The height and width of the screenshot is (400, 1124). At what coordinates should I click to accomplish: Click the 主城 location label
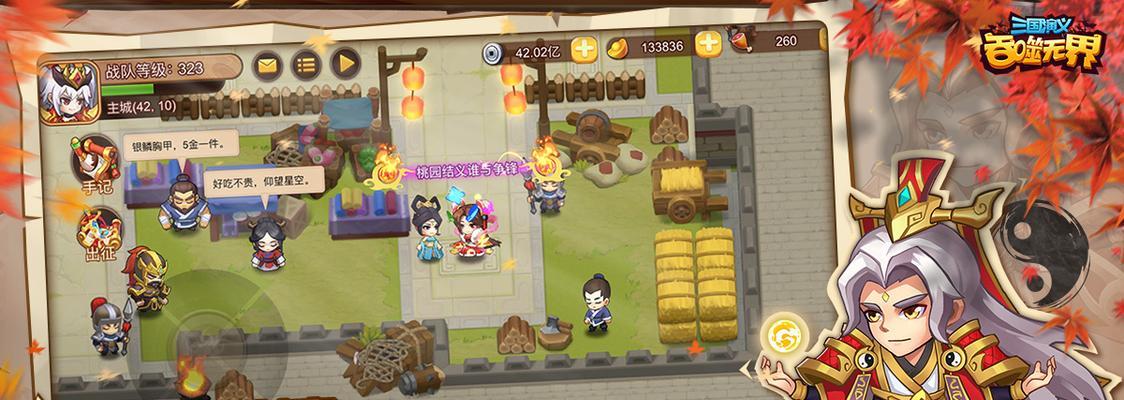[x=141, y=105]
